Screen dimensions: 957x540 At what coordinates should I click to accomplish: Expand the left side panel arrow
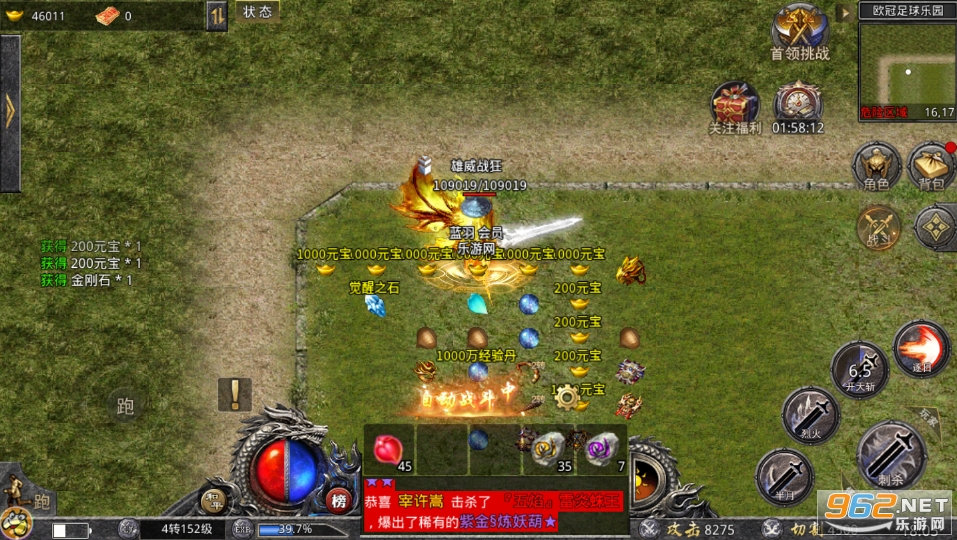pyautogui.click(x=10, y=113)
